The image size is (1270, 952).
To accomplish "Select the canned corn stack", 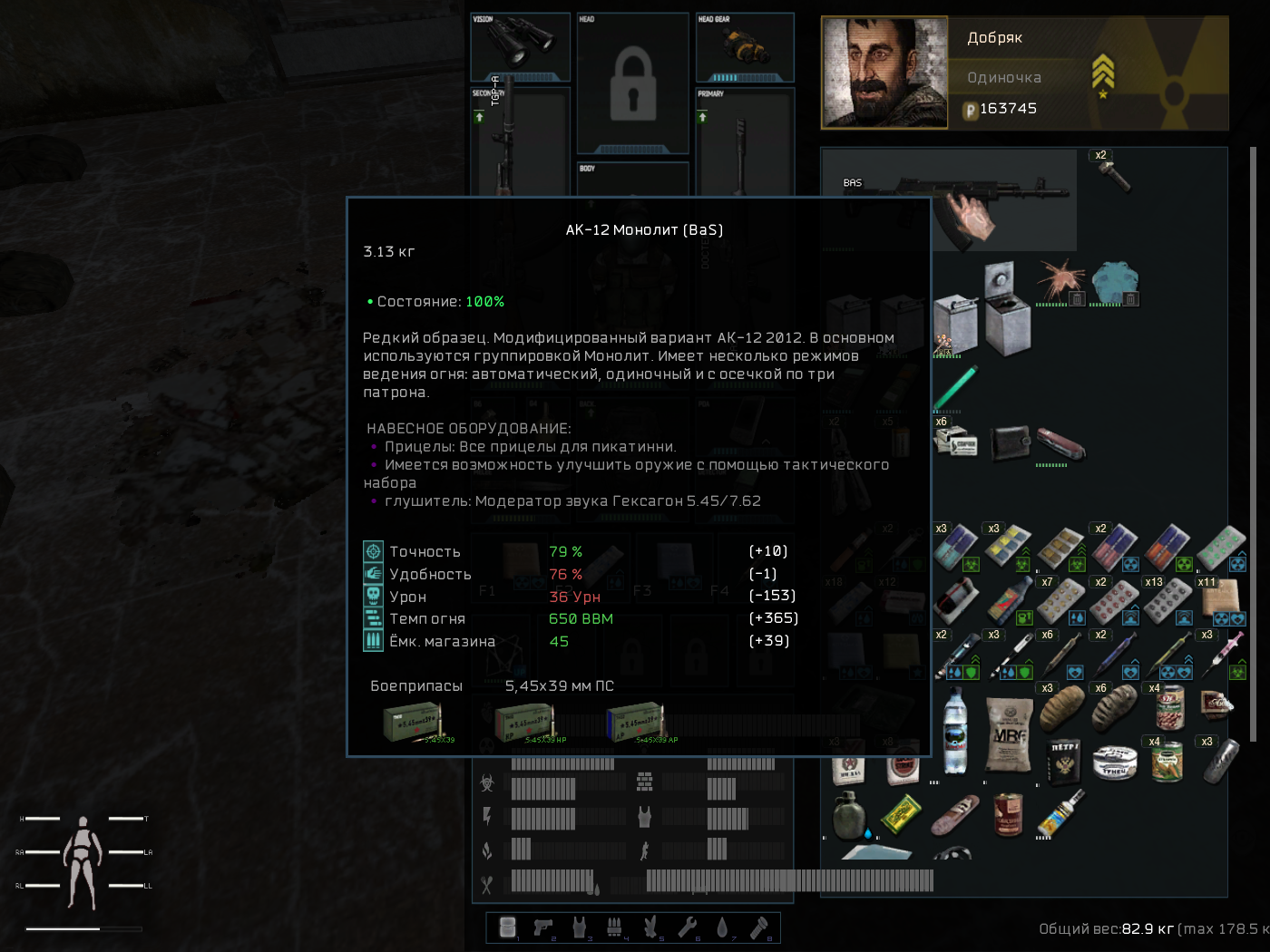I will [x=1167, y=760].
